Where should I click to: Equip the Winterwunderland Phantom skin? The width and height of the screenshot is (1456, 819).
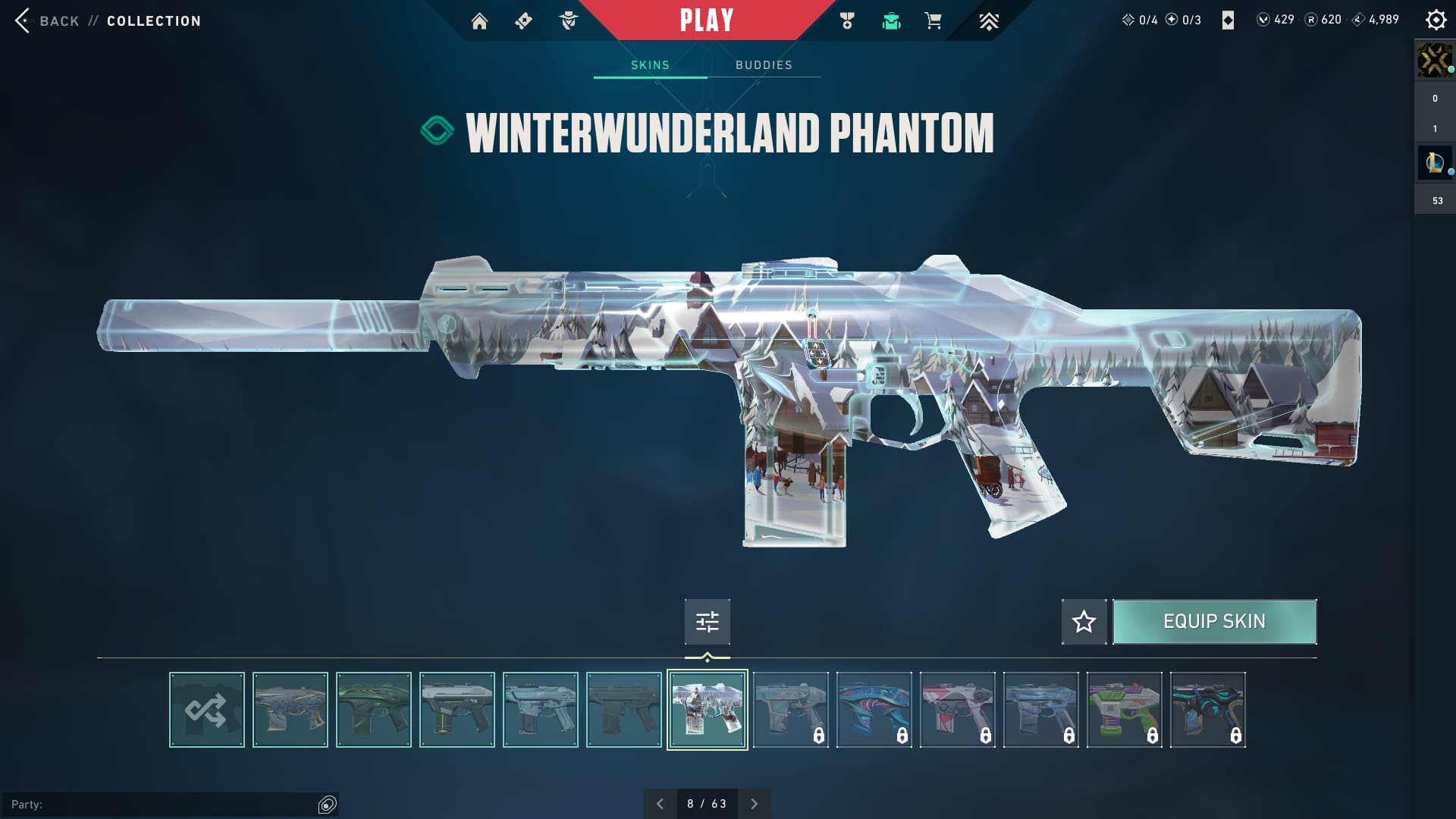1214,622
